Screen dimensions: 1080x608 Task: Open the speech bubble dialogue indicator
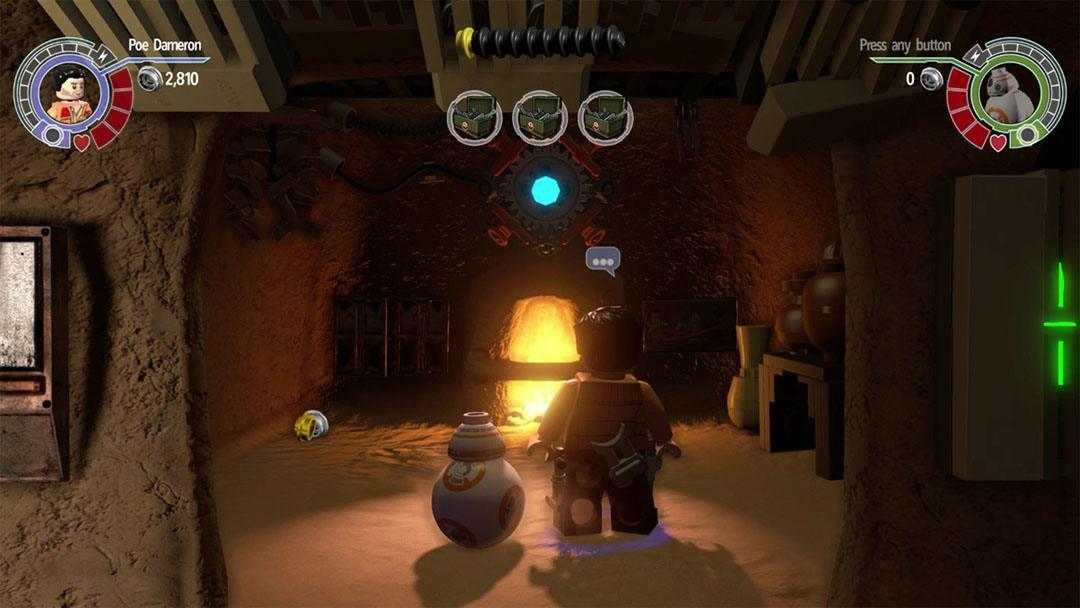(602, 262)
